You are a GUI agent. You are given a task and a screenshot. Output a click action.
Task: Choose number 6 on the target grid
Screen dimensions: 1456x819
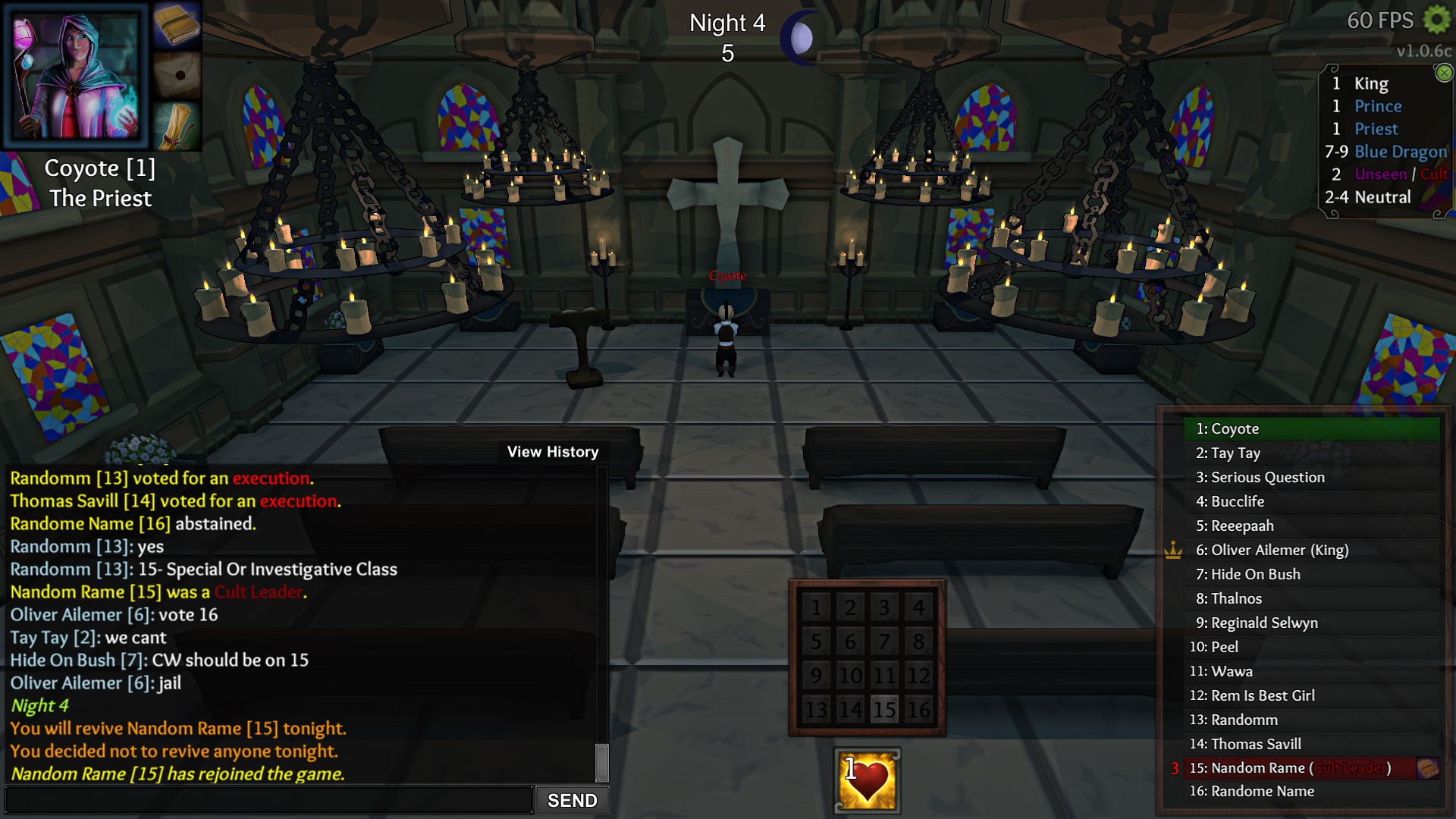click(850, 642)
